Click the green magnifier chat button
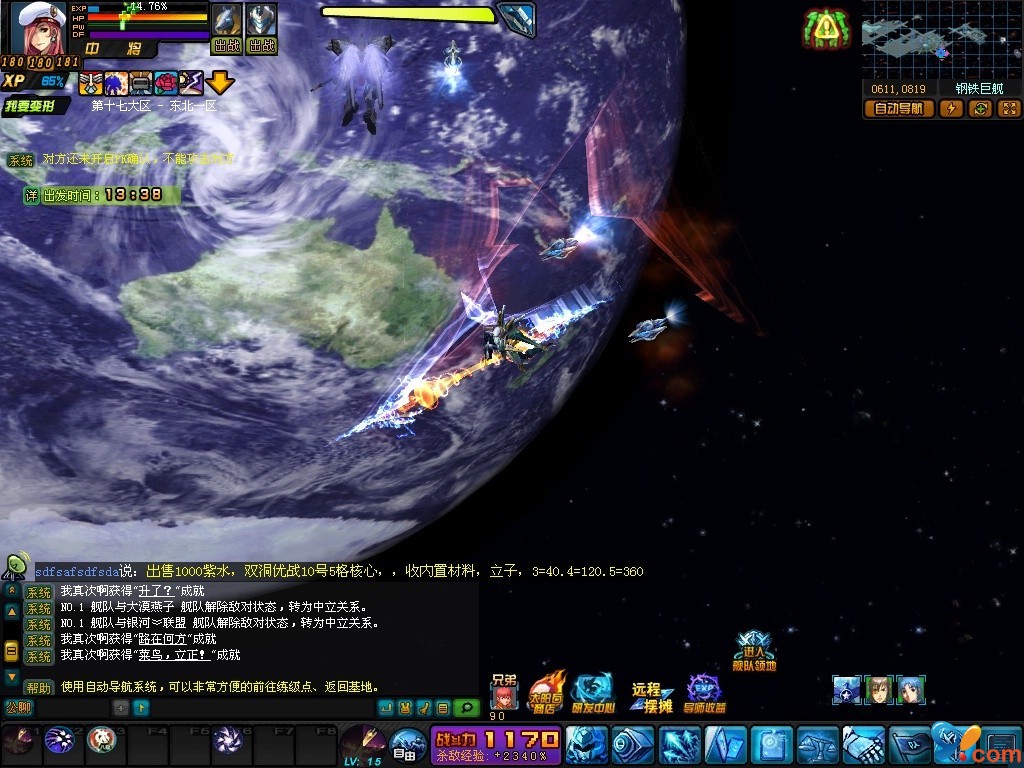The image size is (1024, 768). pos(466,708)
